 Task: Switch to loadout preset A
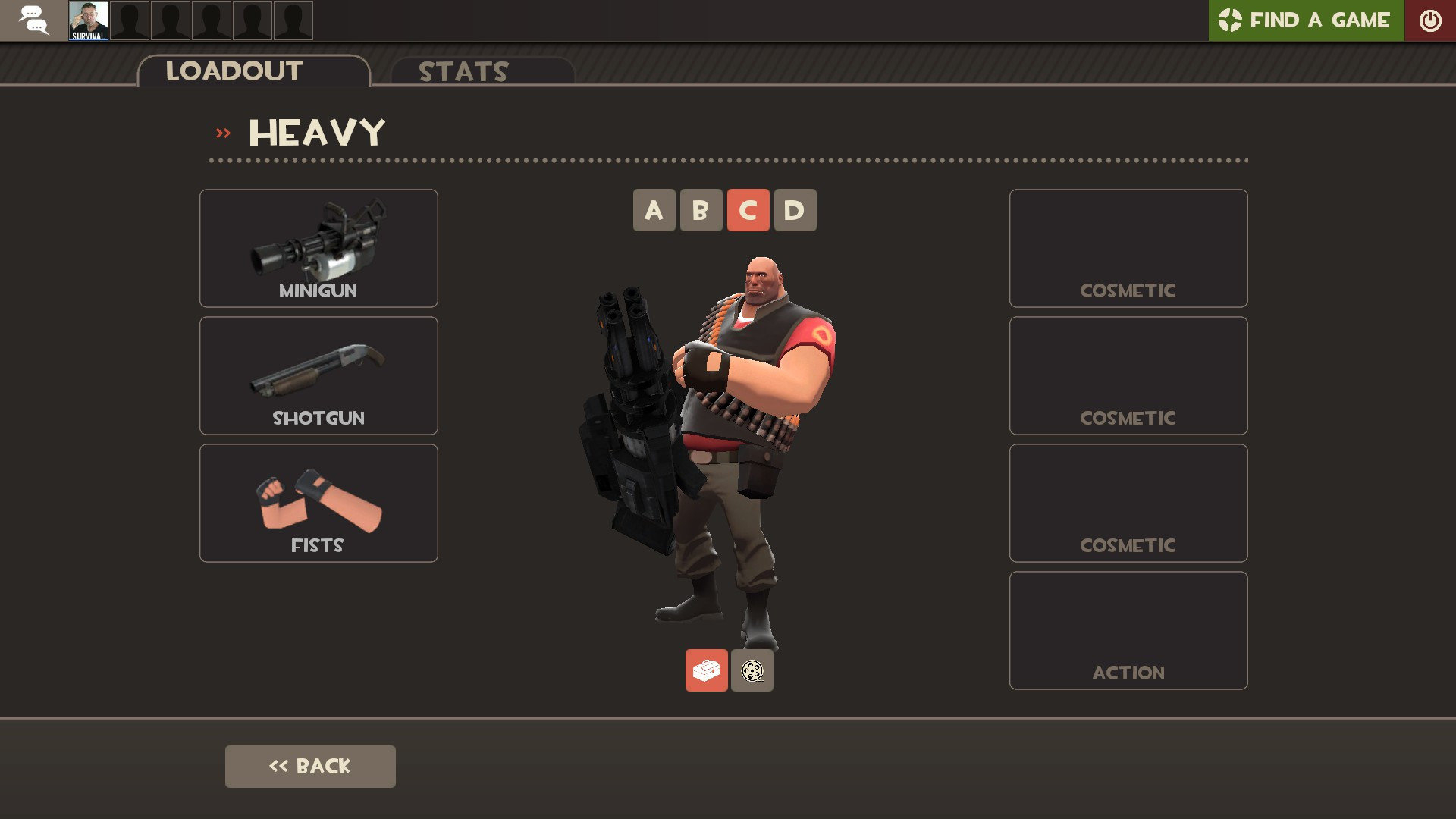pyautogui.click(x=653, y=209)
